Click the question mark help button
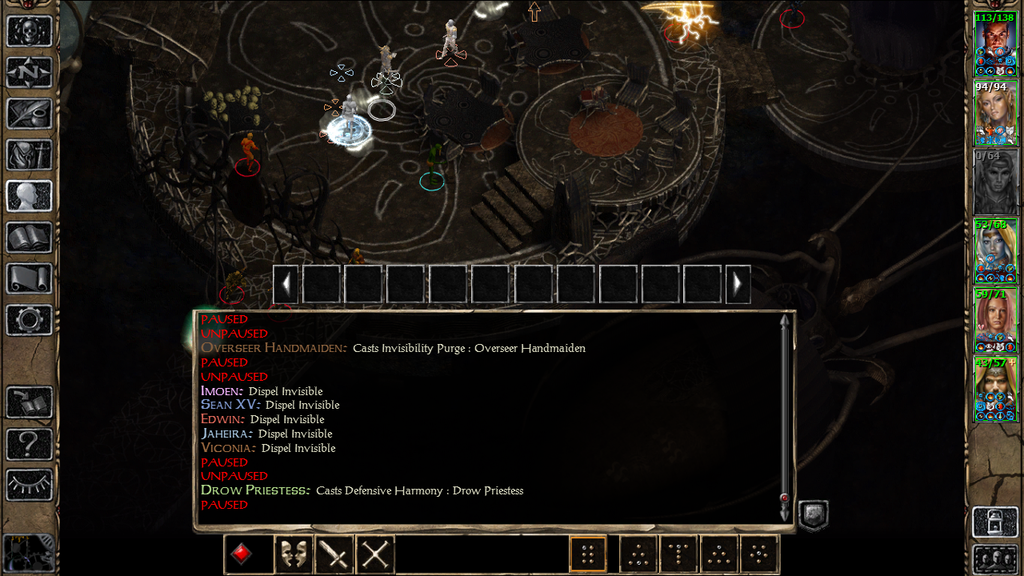The height and width of the screenshot is (576, 1024). pyautogui.click(x=28, y=443)
